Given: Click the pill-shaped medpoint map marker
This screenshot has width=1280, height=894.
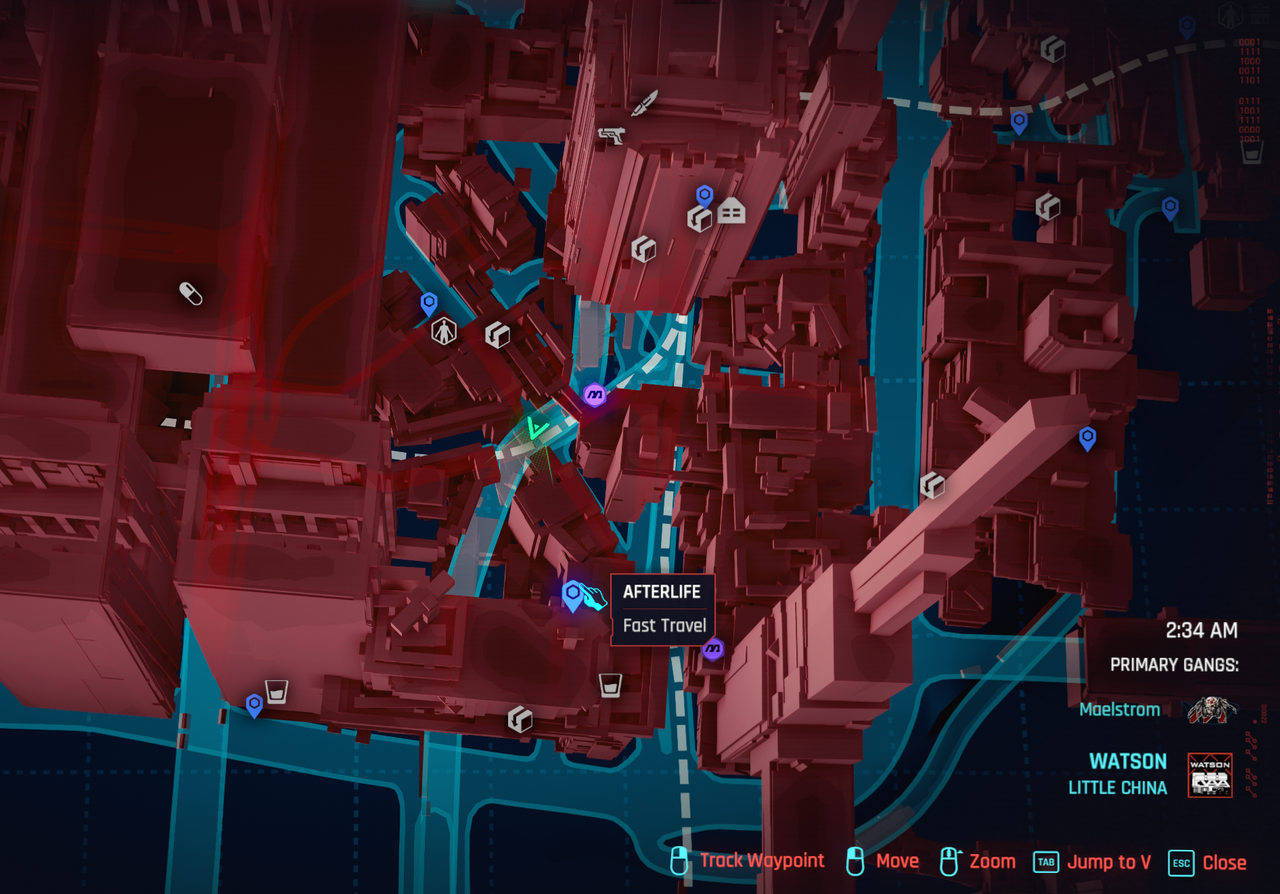Looking at the screenshot, I should pos(190,293).
